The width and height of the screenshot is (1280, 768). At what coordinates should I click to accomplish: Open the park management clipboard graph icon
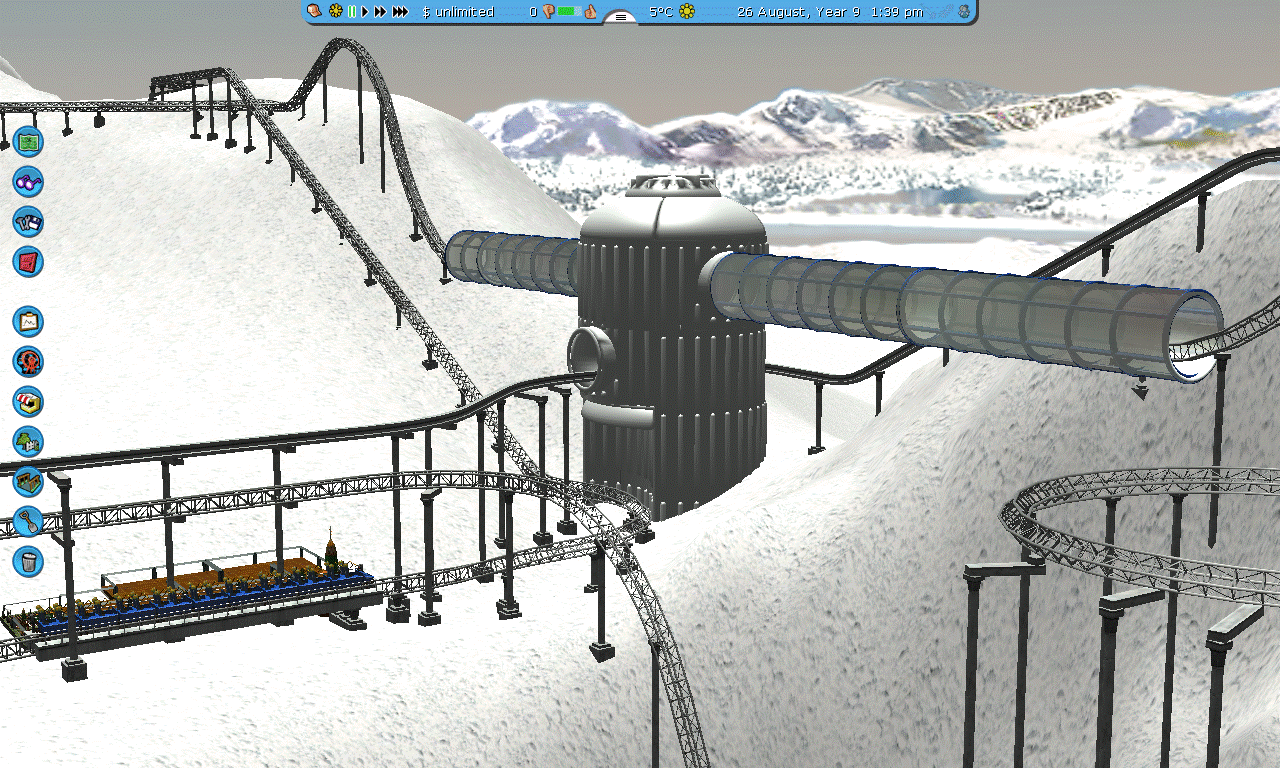point(28,321)
